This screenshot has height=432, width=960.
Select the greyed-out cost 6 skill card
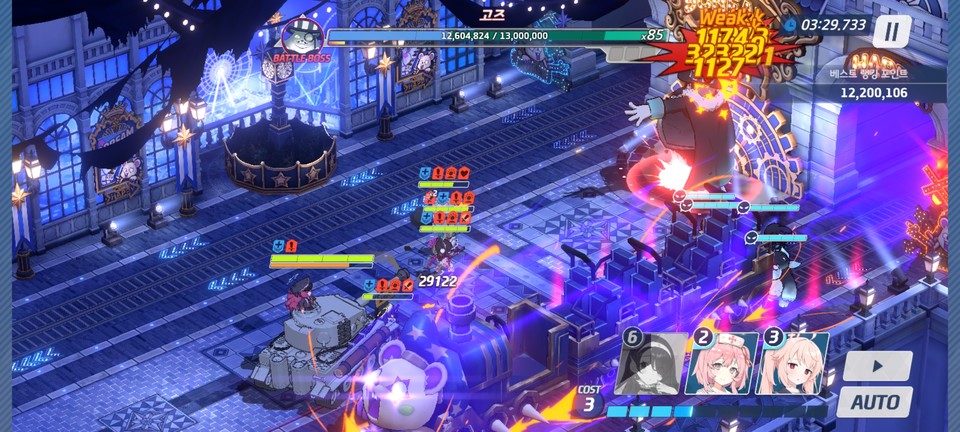(x=652, y=364)
